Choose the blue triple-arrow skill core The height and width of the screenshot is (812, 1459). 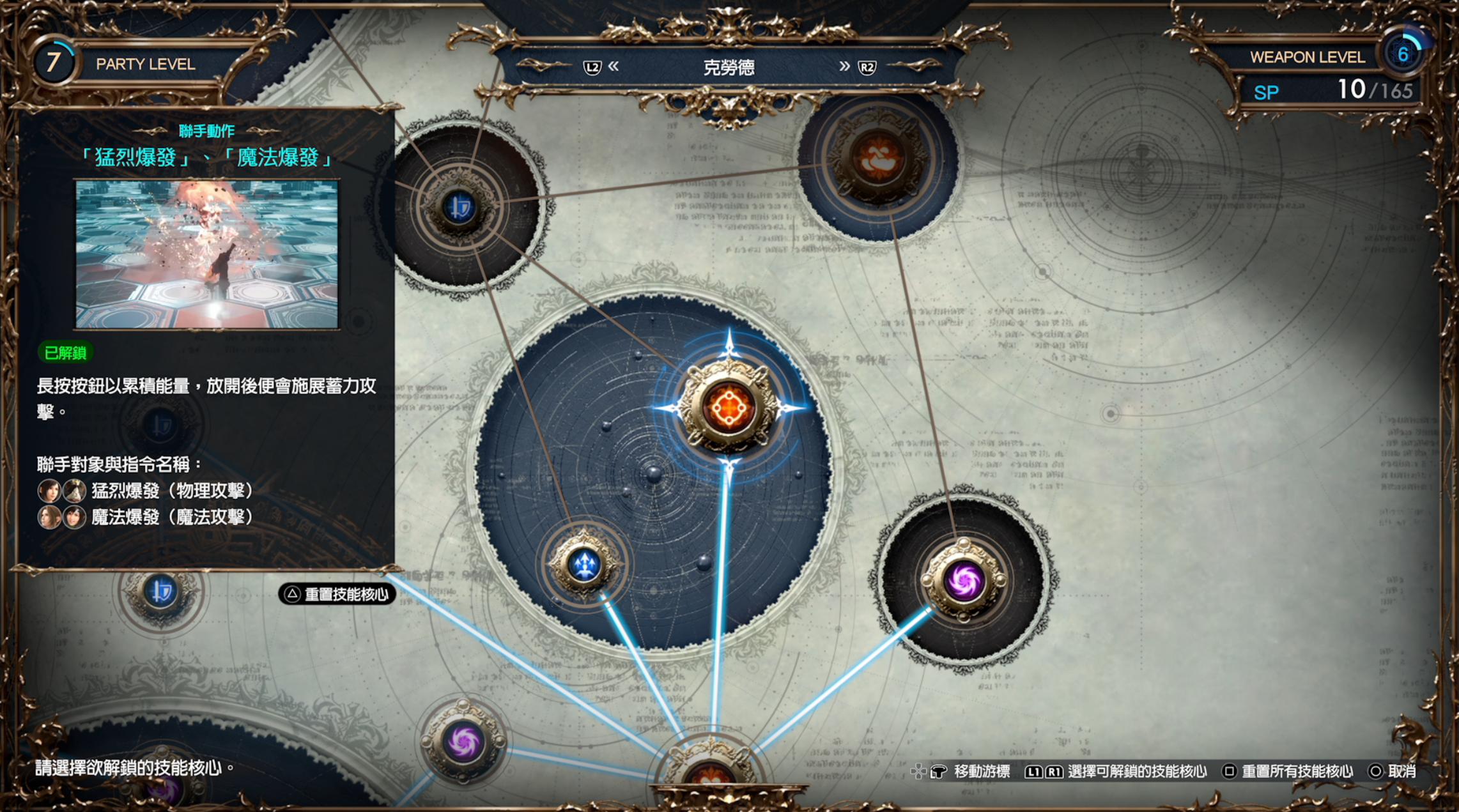pyautogui.click(x=584, y=565)
